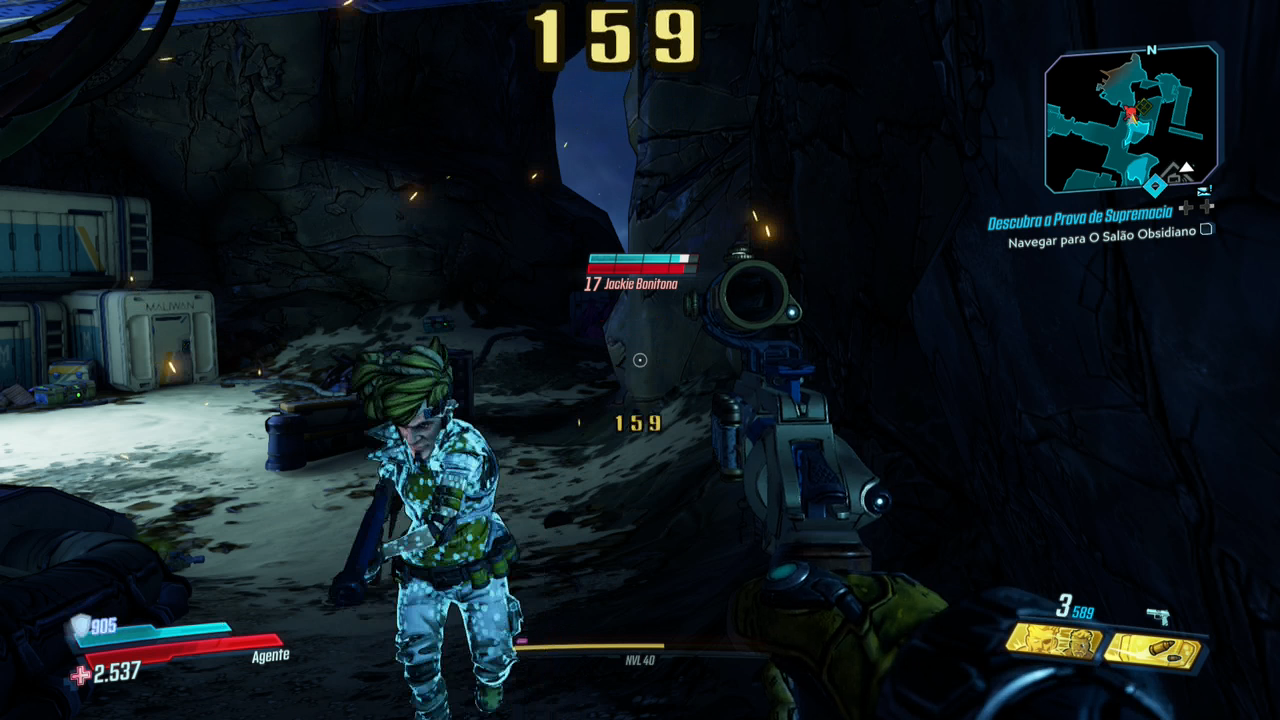This screenshot has width=1280, height=720.
Task: Tick the Navegar para O Salão Obsidiano checkbox
Action: 1207,229
